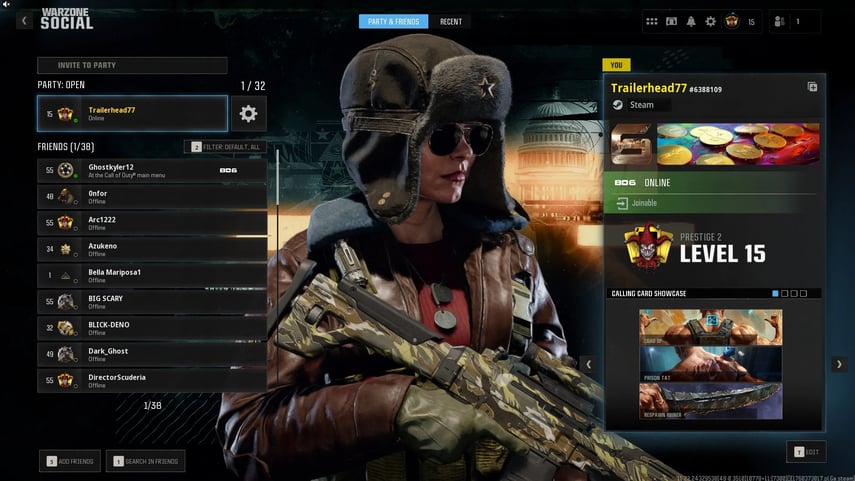Screen dimensions: 855x481
Task: Open the grid menu icon in the top bar
Action: (652, 21)
